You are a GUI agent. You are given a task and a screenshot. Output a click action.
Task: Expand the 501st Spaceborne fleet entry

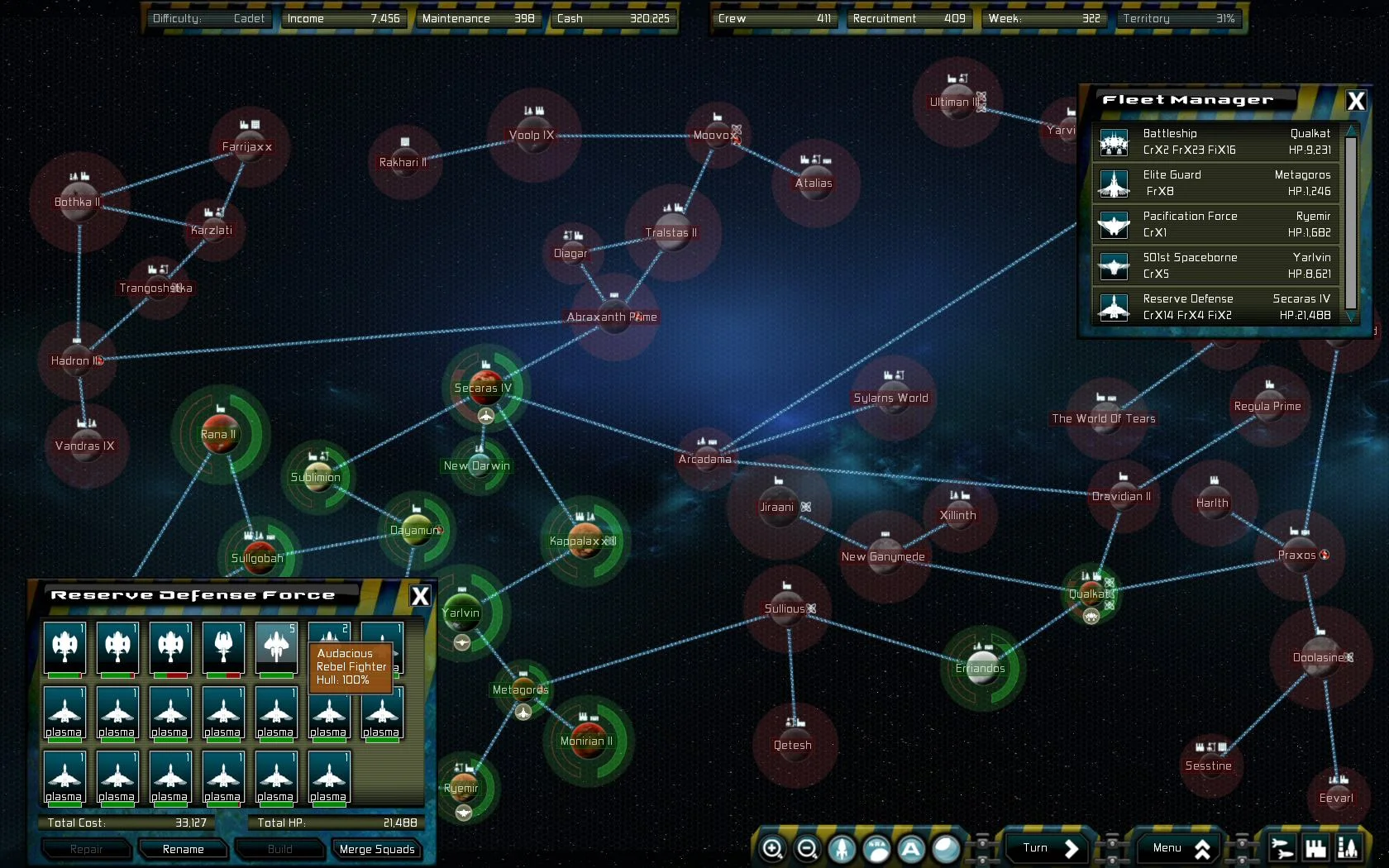[x=1215, y=265]
